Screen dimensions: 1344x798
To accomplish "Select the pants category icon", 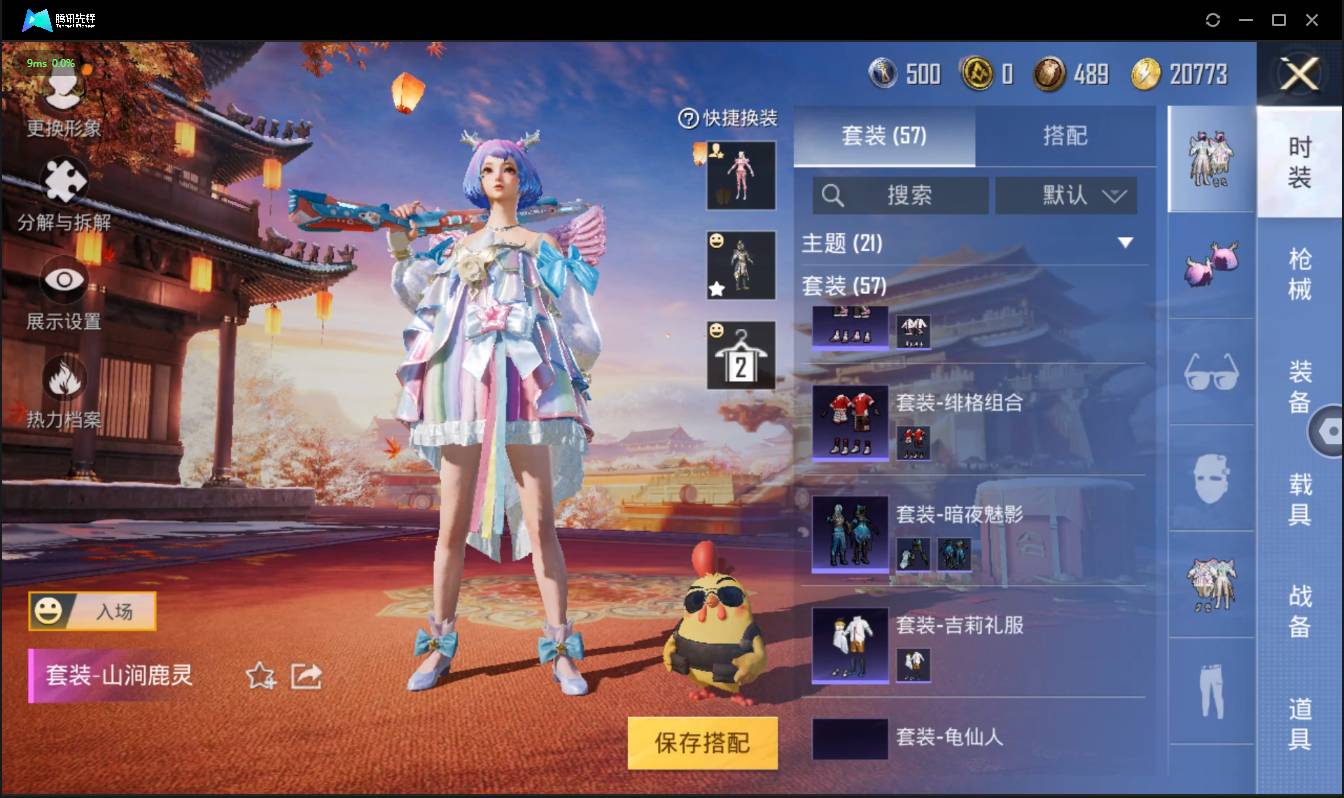I will (1210, 690).
